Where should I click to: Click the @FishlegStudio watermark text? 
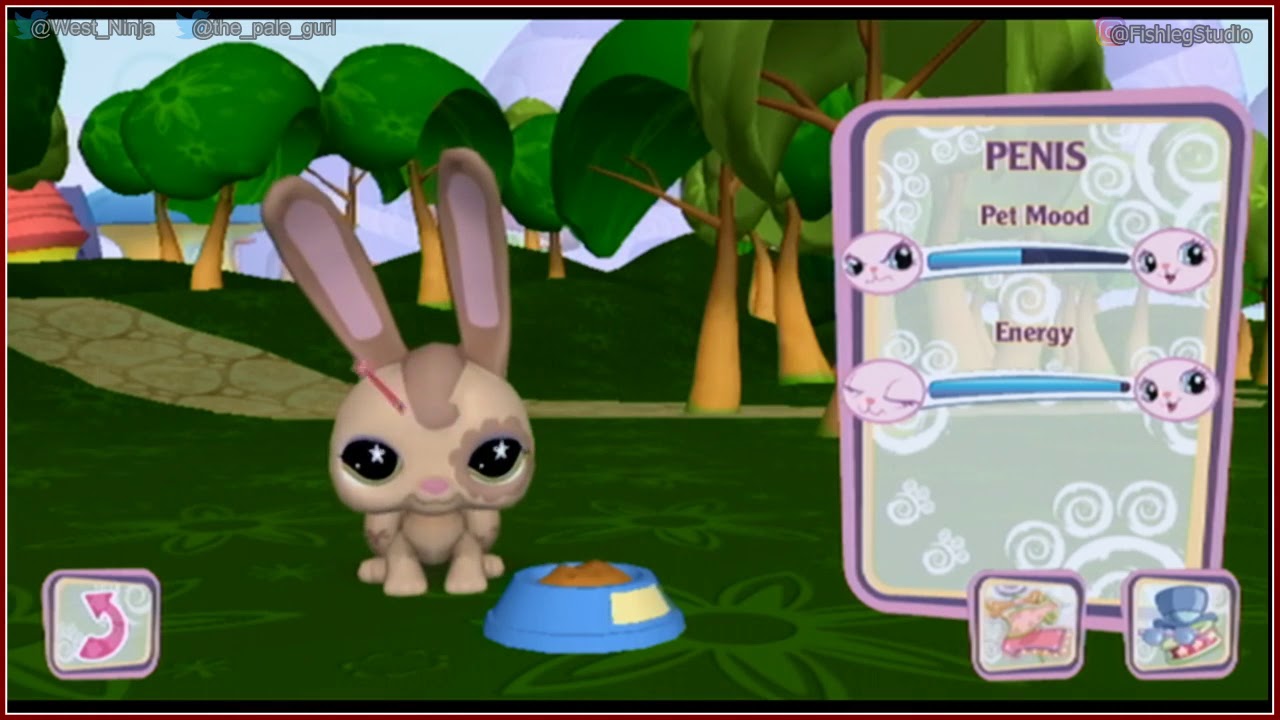1180,30
